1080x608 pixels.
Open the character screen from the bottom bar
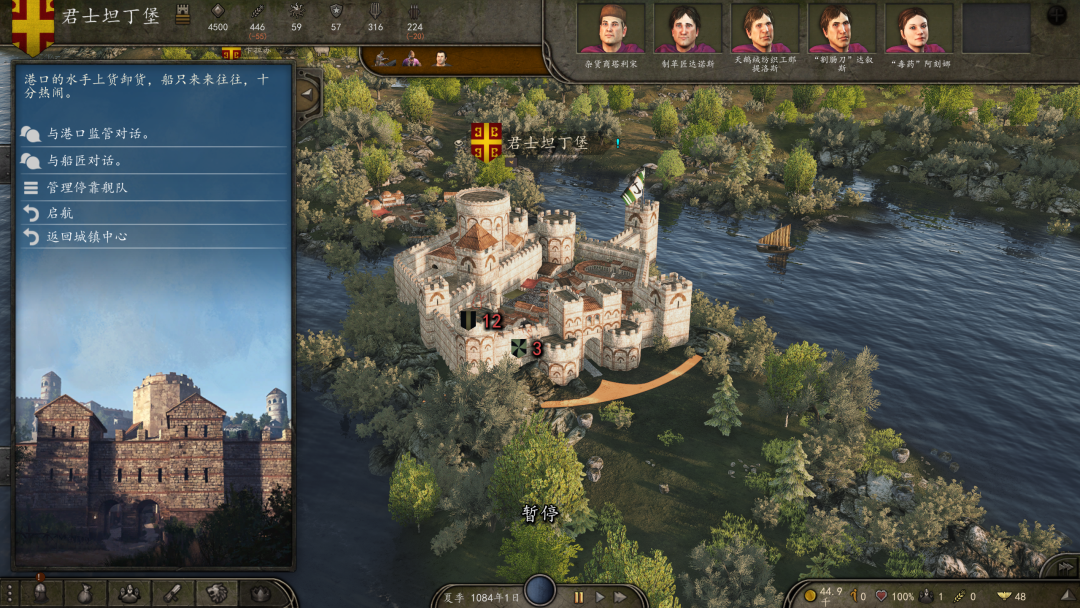(41, 593)
